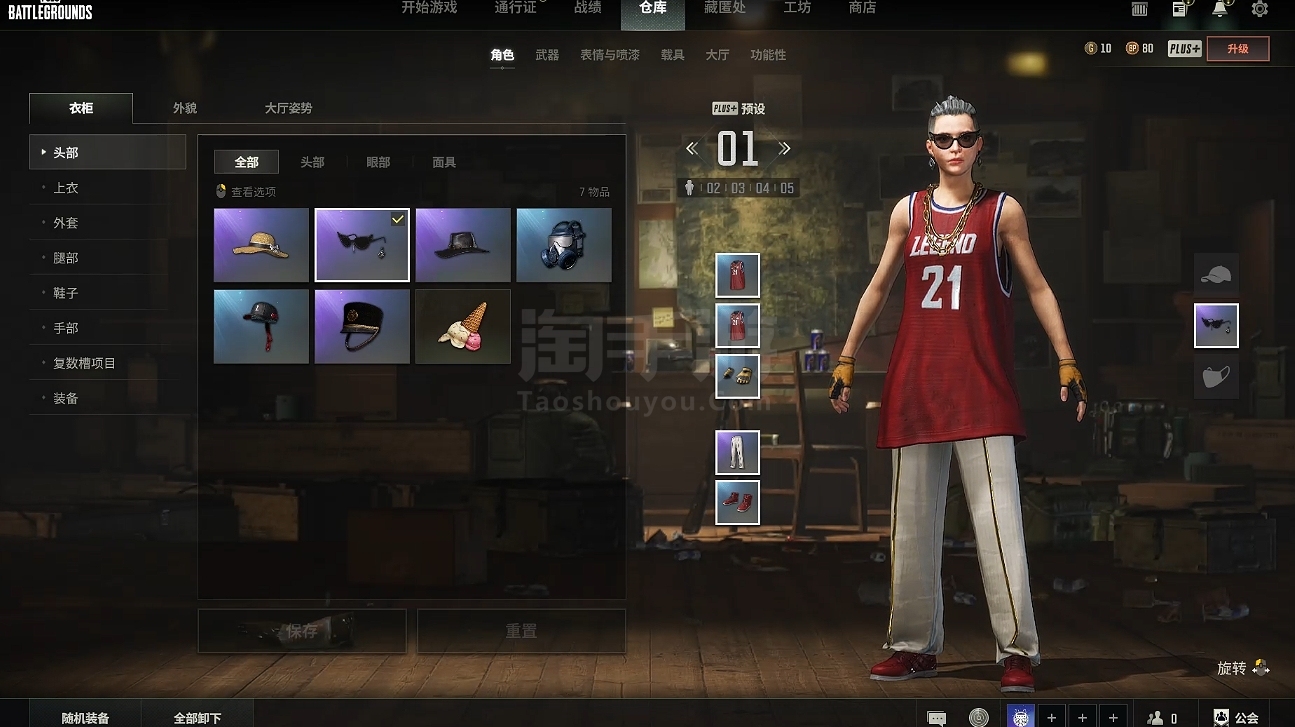The height and width of the screenshot is (727, 1295).
Task: Go to the next outfit preset arrow
Action: [785, 149]
